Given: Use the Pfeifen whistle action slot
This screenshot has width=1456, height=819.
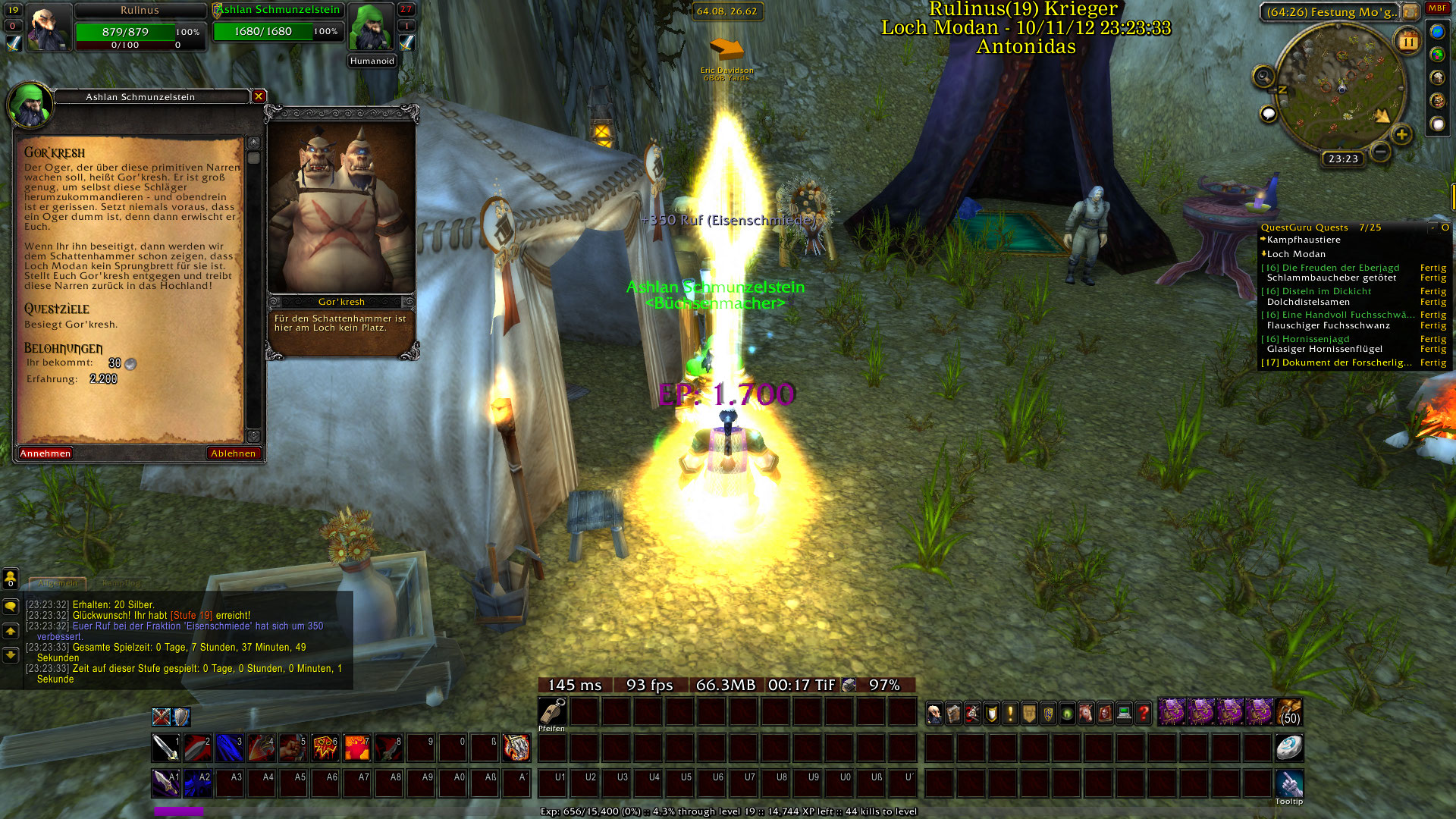Looking at the screenshot, I should click(553, 711).
